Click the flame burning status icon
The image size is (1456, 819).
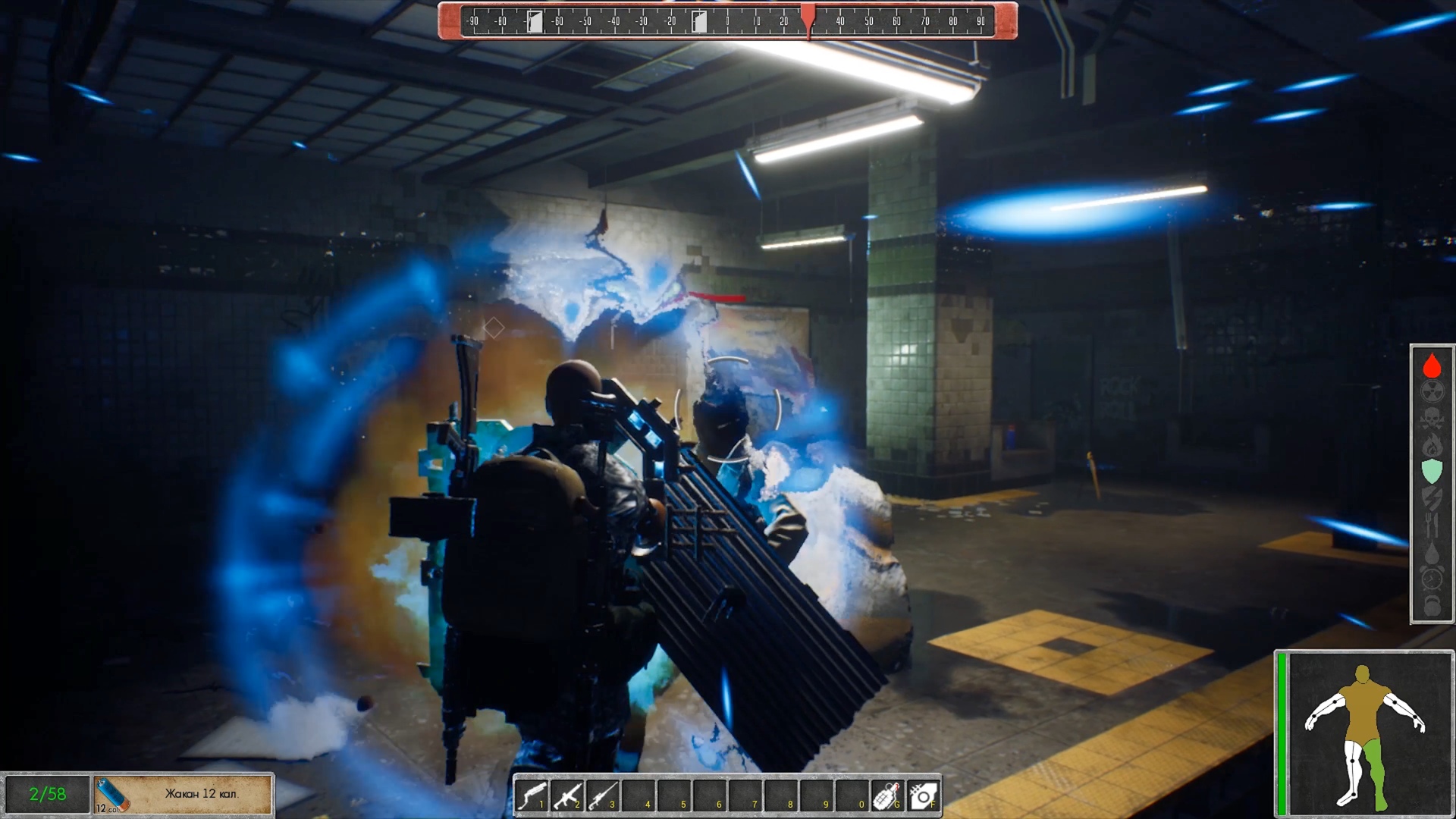click(1432, 445)
